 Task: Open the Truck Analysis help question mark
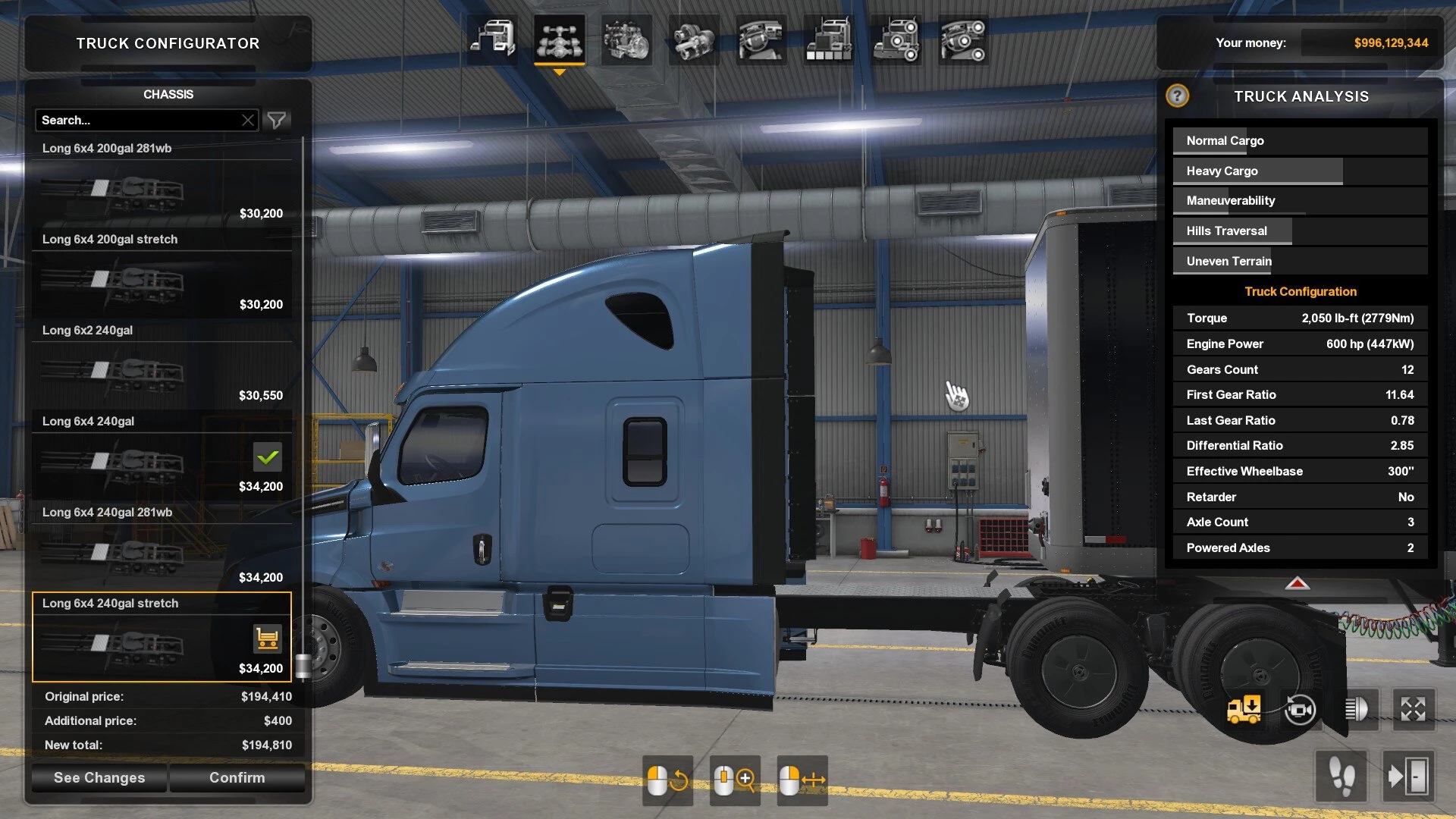tap(1177, 96)
